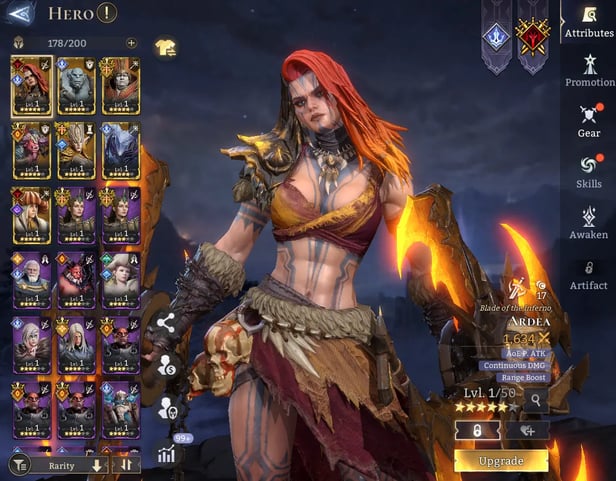Click the heart plus favorite button

pyautogui.click(x=527, y=429)
